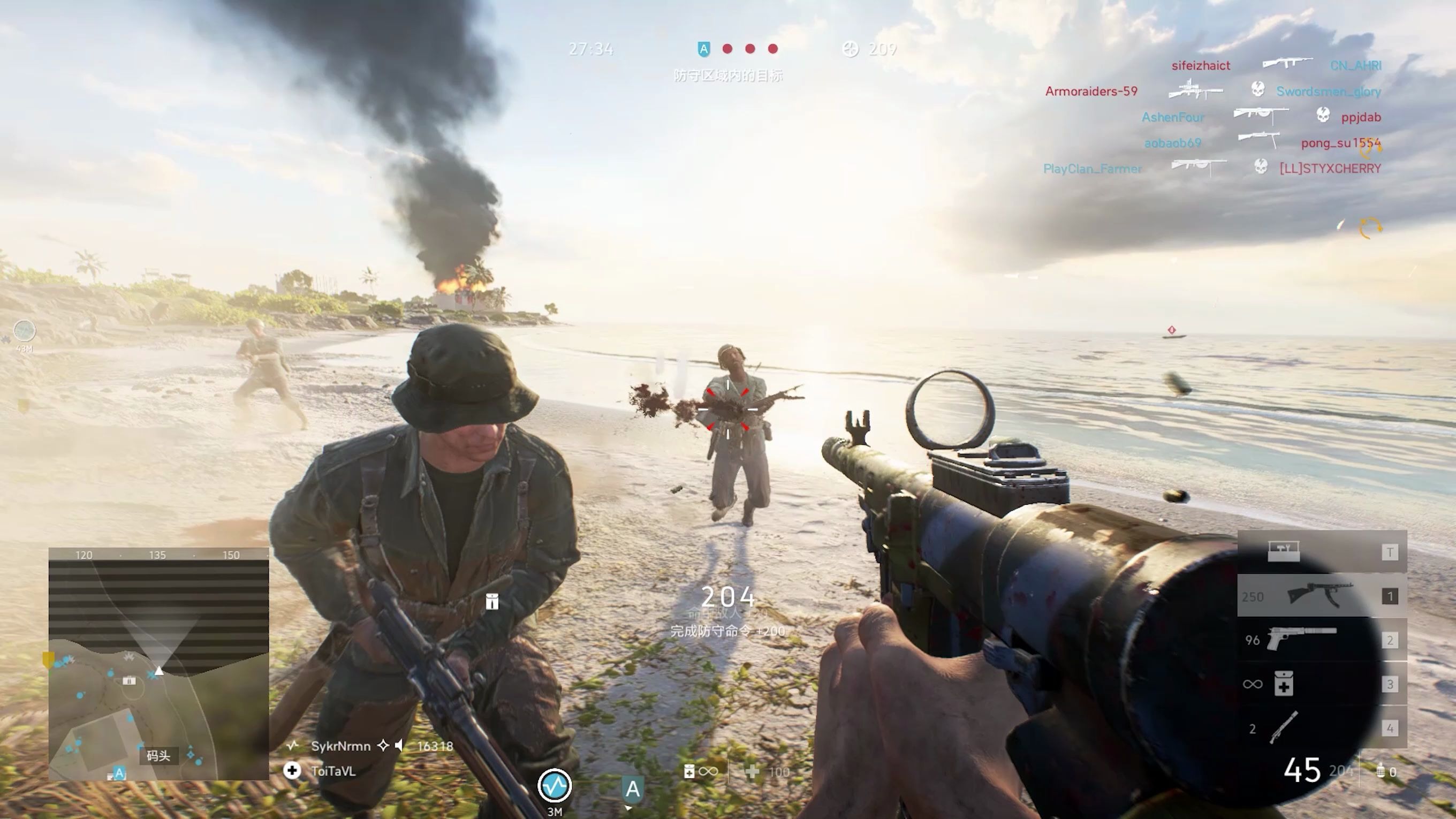Select the supply crate slot labeled T
This screenshot has height=819, width=1456.
[1321, 552]
